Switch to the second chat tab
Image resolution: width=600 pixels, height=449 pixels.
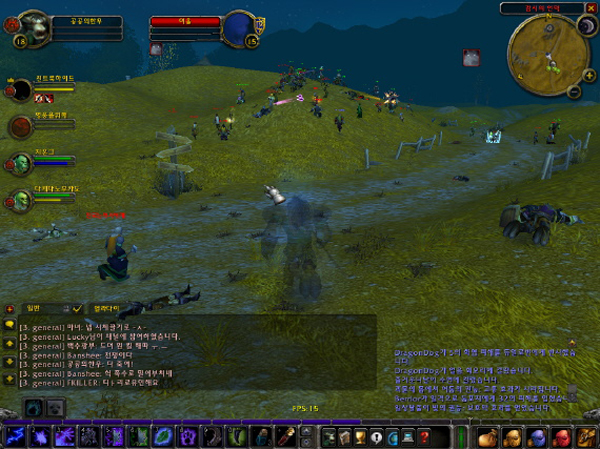point(107,308)
